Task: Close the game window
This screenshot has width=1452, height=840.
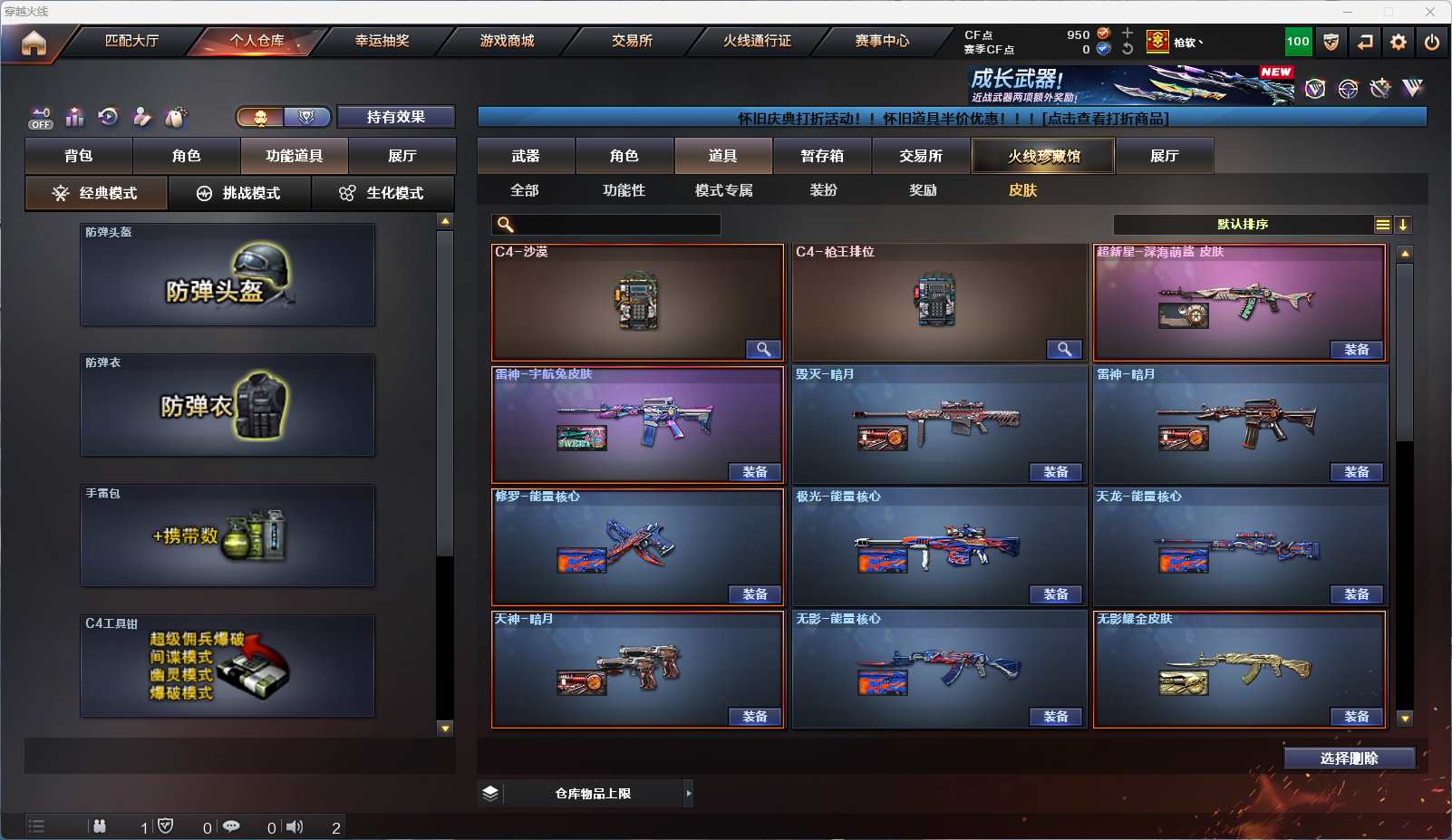Action: 1430,12
